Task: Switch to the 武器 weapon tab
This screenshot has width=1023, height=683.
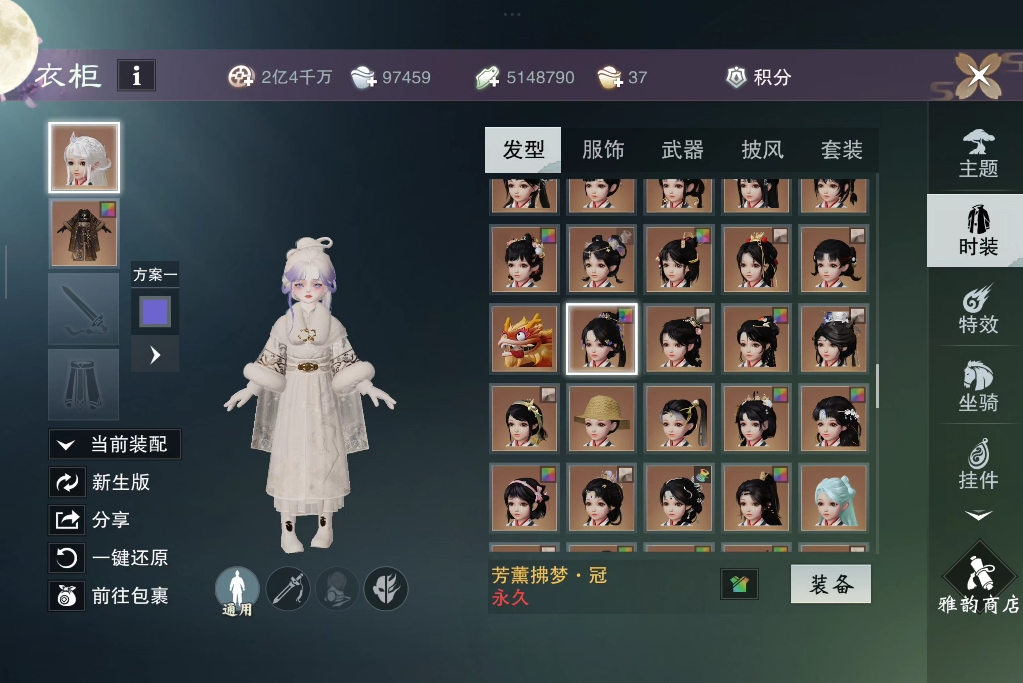Action: 682,150
